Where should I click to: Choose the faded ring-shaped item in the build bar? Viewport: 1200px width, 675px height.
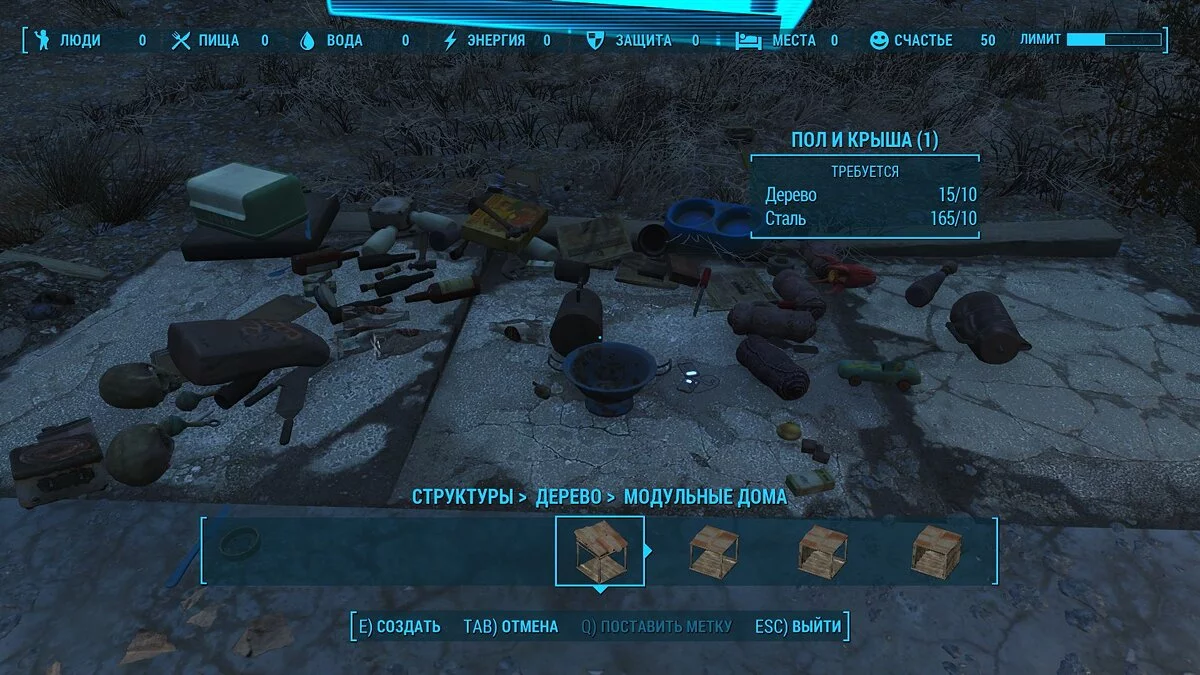coord(240,543)
